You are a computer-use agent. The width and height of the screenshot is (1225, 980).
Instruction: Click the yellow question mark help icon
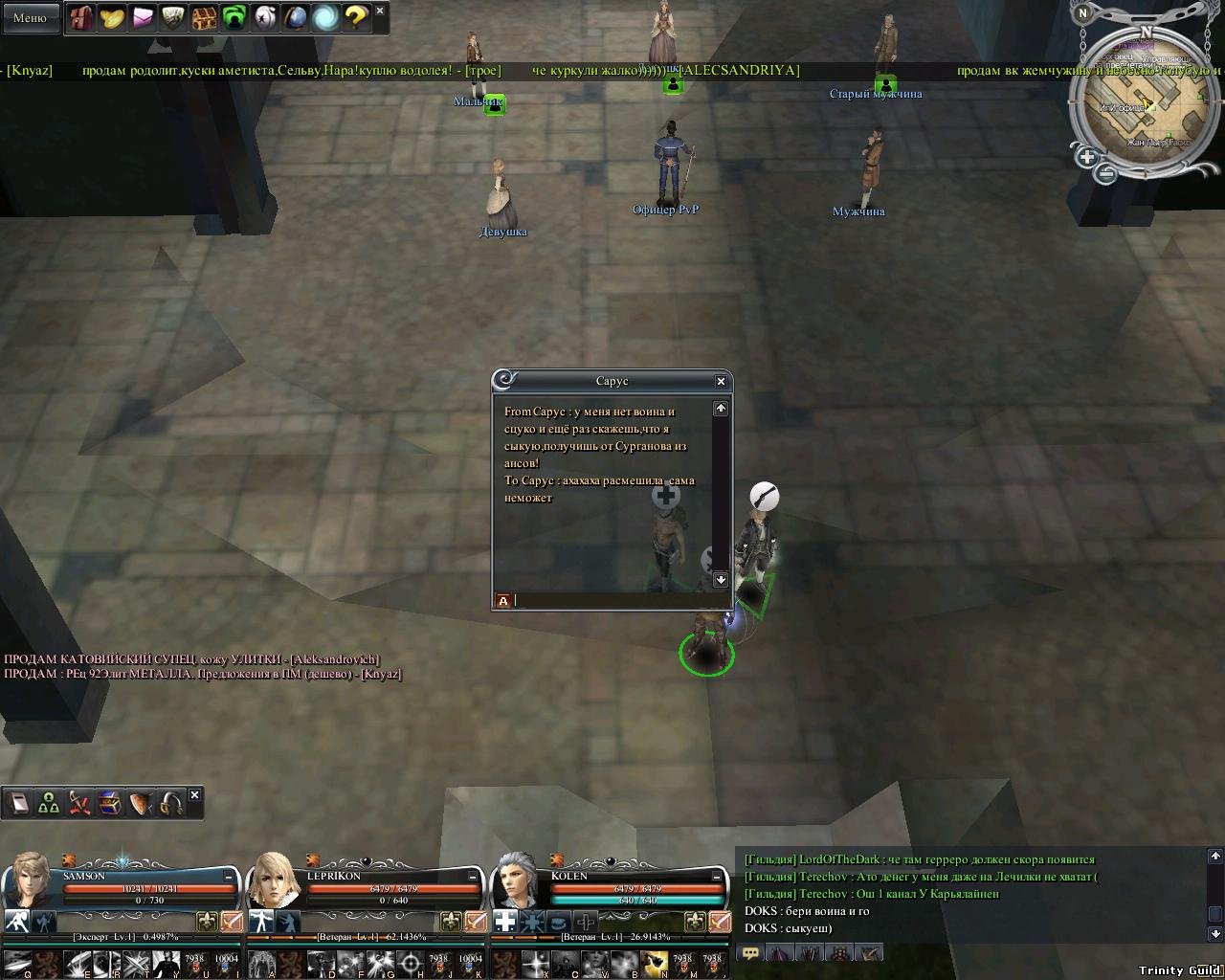[x=356, y=17]
